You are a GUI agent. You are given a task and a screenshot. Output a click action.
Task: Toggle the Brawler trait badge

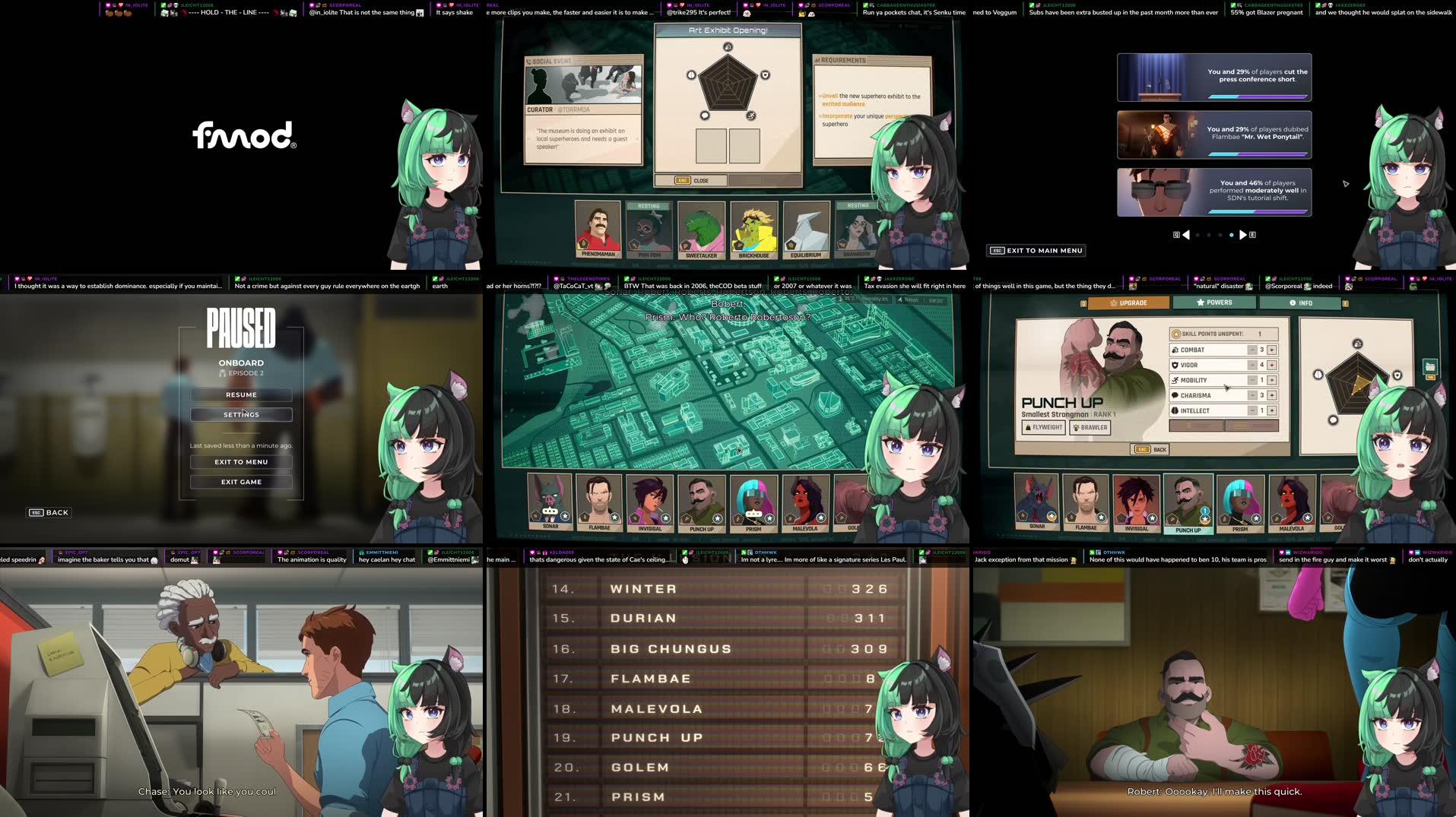[1090, 428]
